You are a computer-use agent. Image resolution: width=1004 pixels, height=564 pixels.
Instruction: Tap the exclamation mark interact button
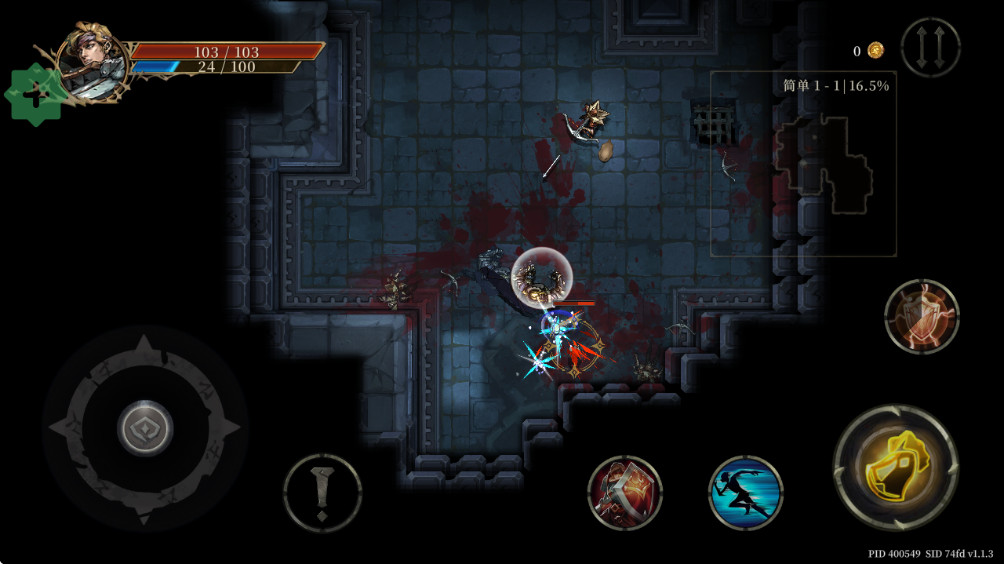click(x=322, y=492)
